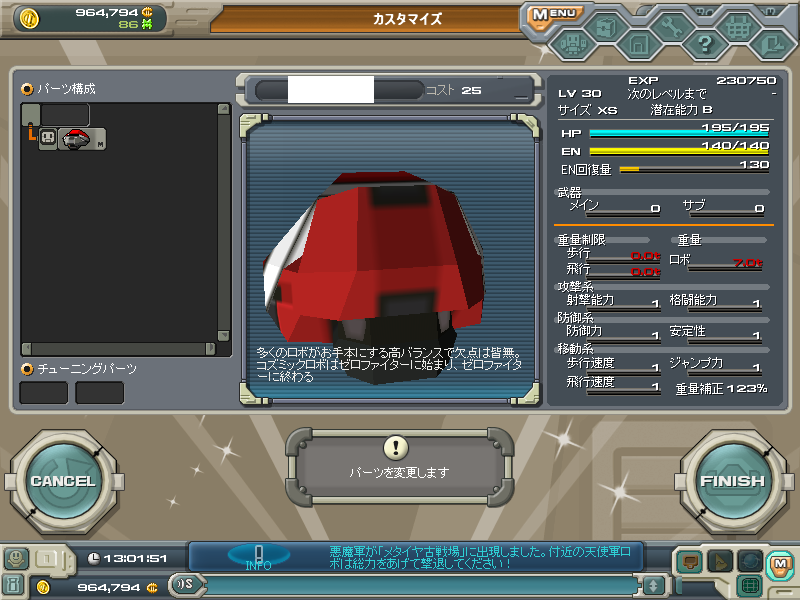Click the green grid icon at bottom right
800x600 pixels.
point(748,585)
